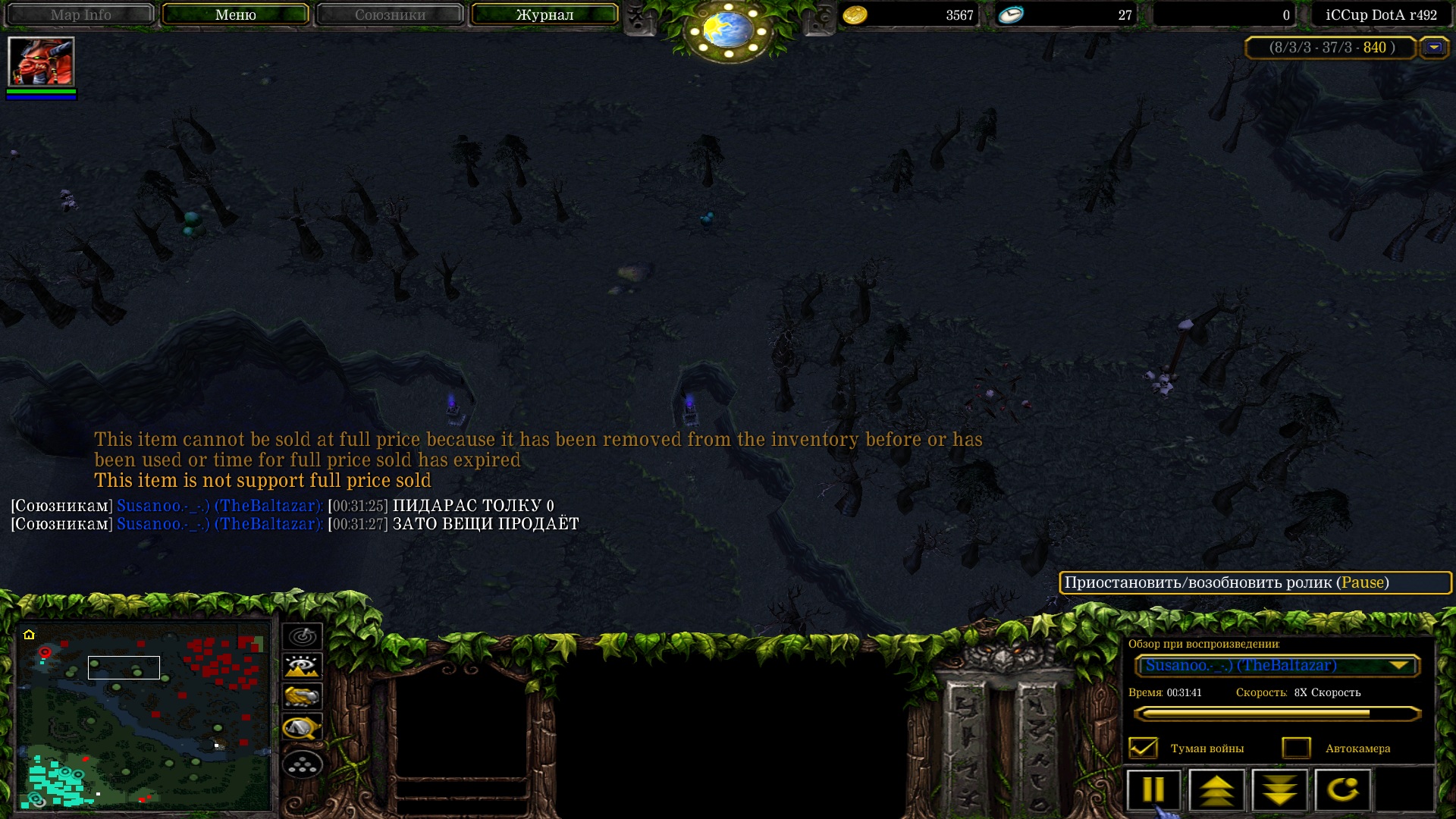This screenshot has height=819, width=1456.
Task: Decrease replay speed with down arrows
Action: (1279, 789)
